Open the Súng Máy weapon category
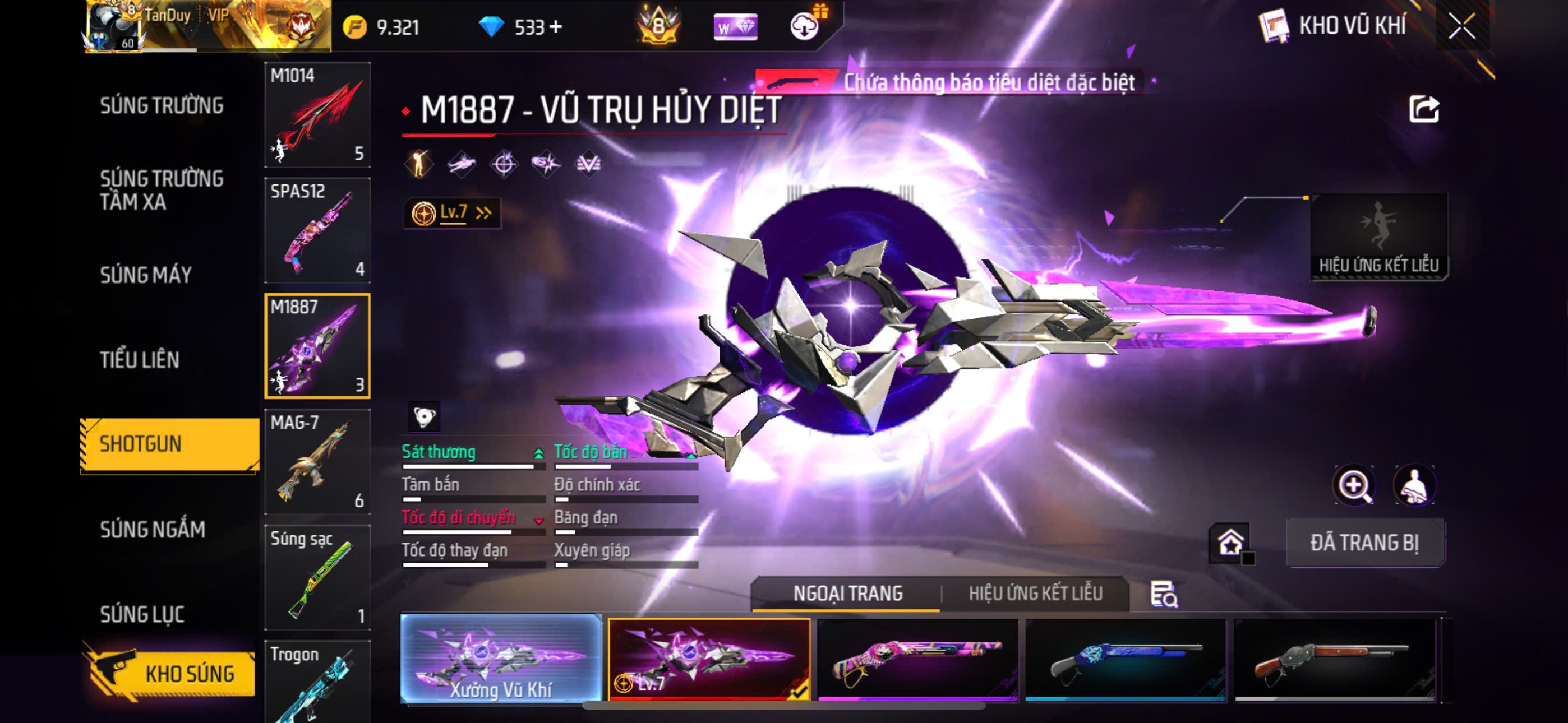Screen dimensions: 1568x723 click(146, 275)
